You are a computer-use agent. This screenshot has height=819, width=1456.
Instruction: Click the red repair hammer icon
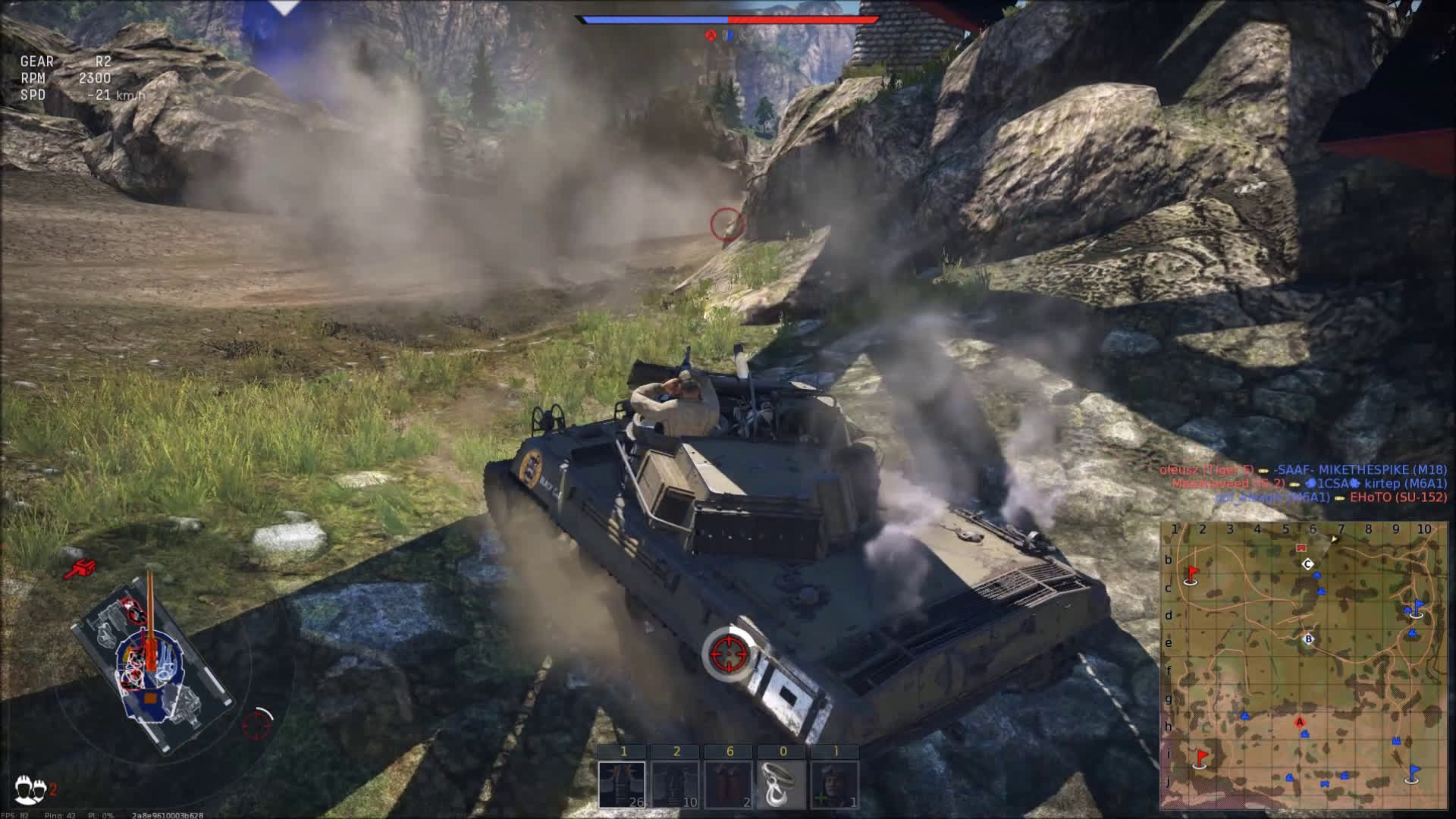click(x=80, y=568)
